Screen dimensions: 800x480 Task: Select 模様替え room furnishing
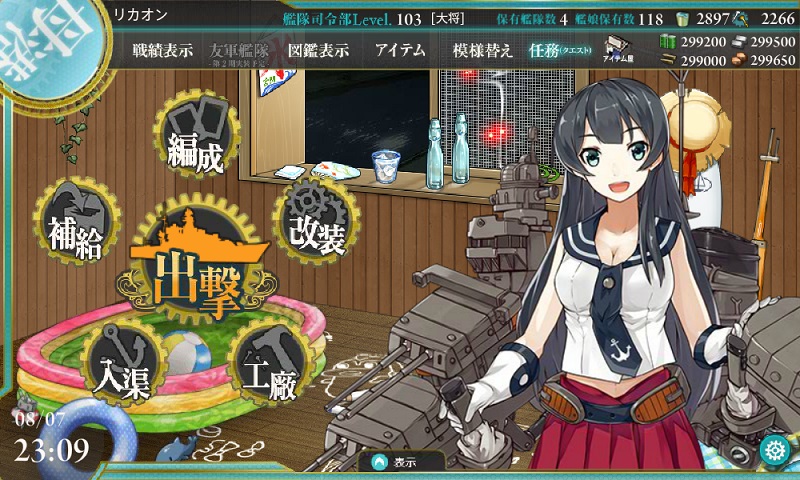pos(482,50)
